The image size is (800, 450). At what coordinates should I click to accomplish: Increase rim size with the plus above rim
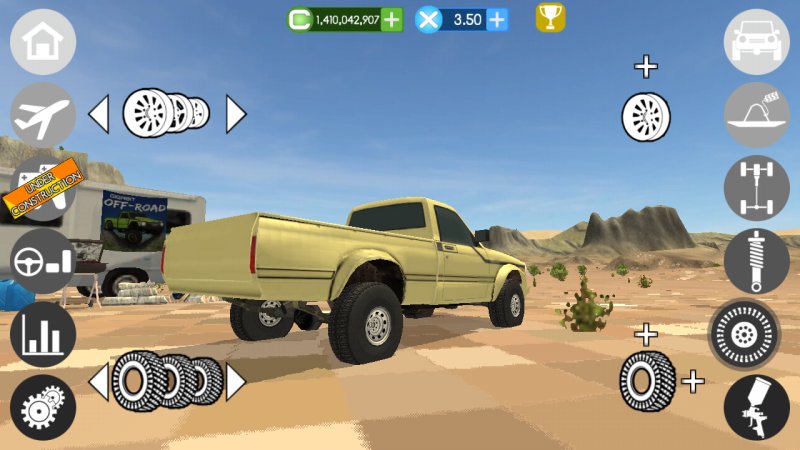tap(647, 67)
